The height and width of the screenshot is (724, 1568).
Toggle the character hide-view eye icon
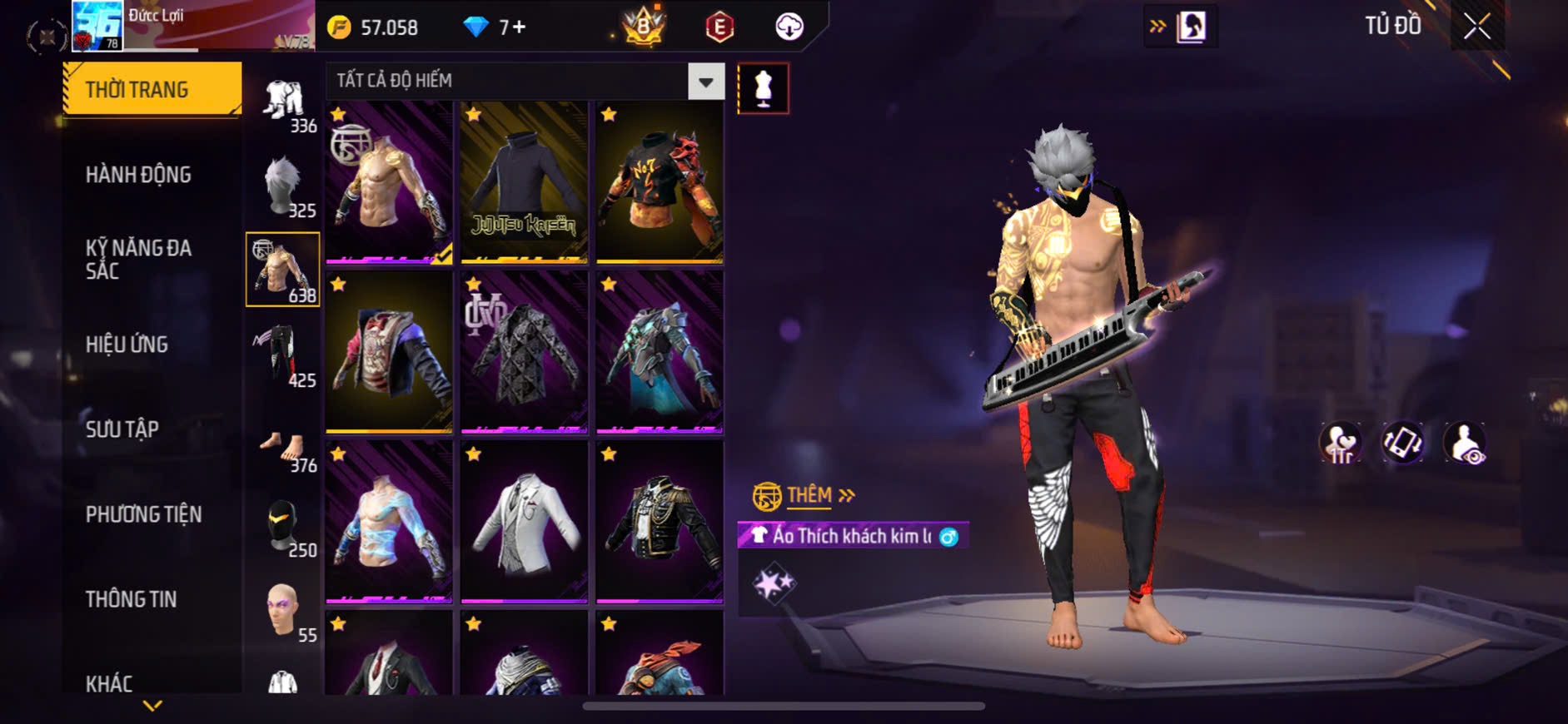[x=1465, y=443]
